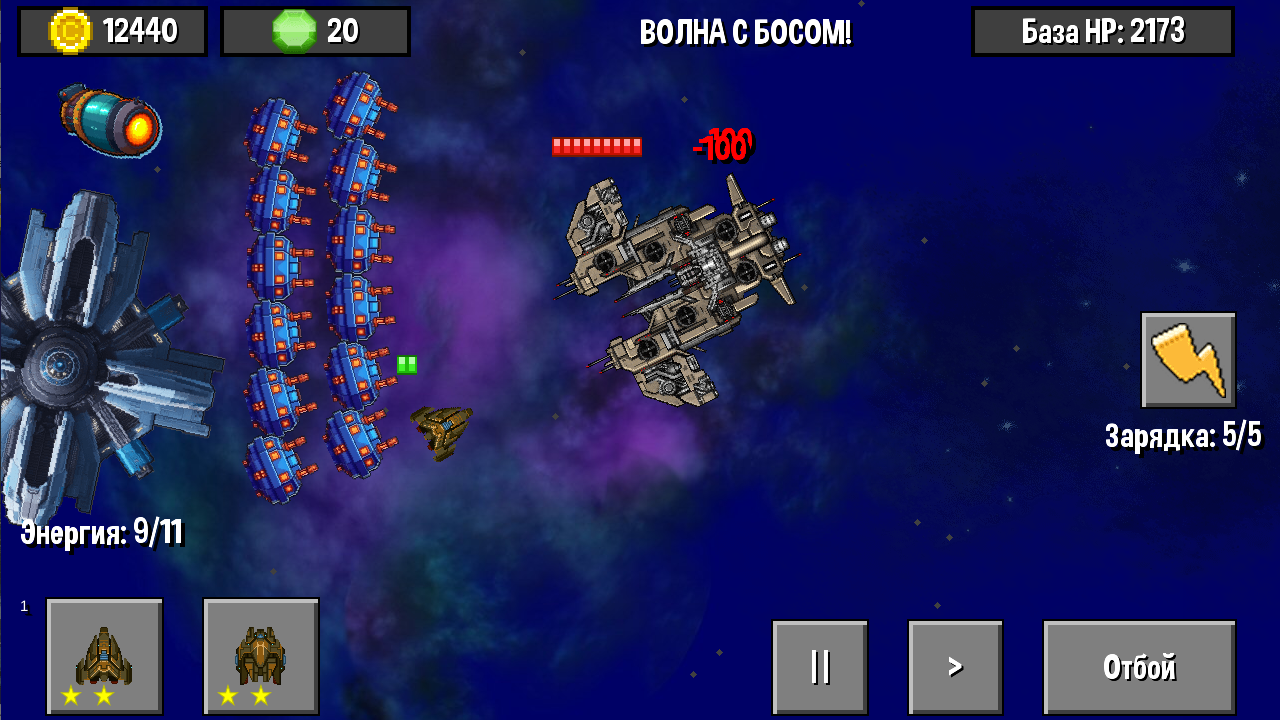Click the База HP: 2173 display
1280x720 pixels.
1103,31
